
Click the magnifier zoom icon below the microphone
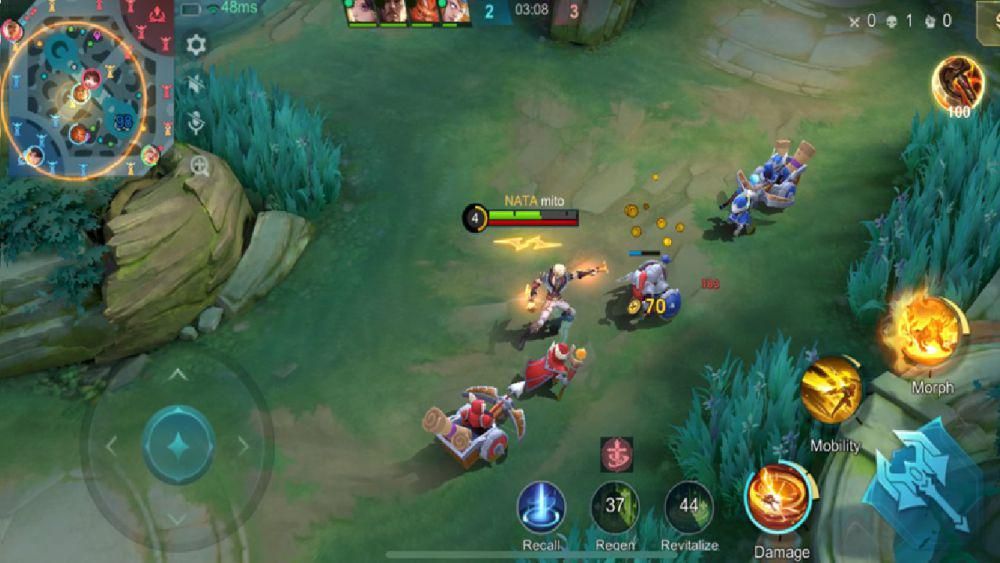tap(200, 166)
